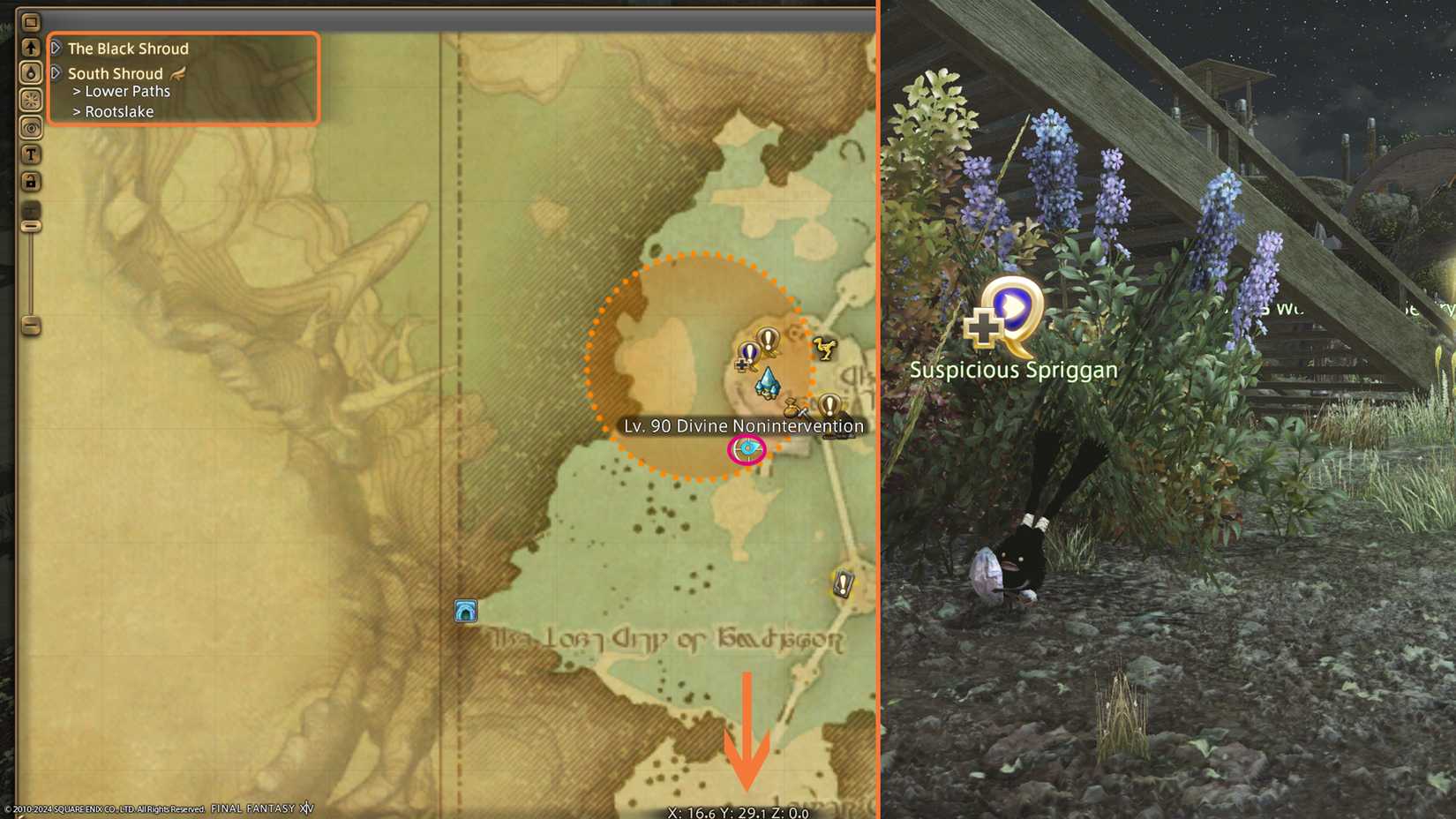
Task: Click the framed exclamation marker near Lost City
Action: 841,583
